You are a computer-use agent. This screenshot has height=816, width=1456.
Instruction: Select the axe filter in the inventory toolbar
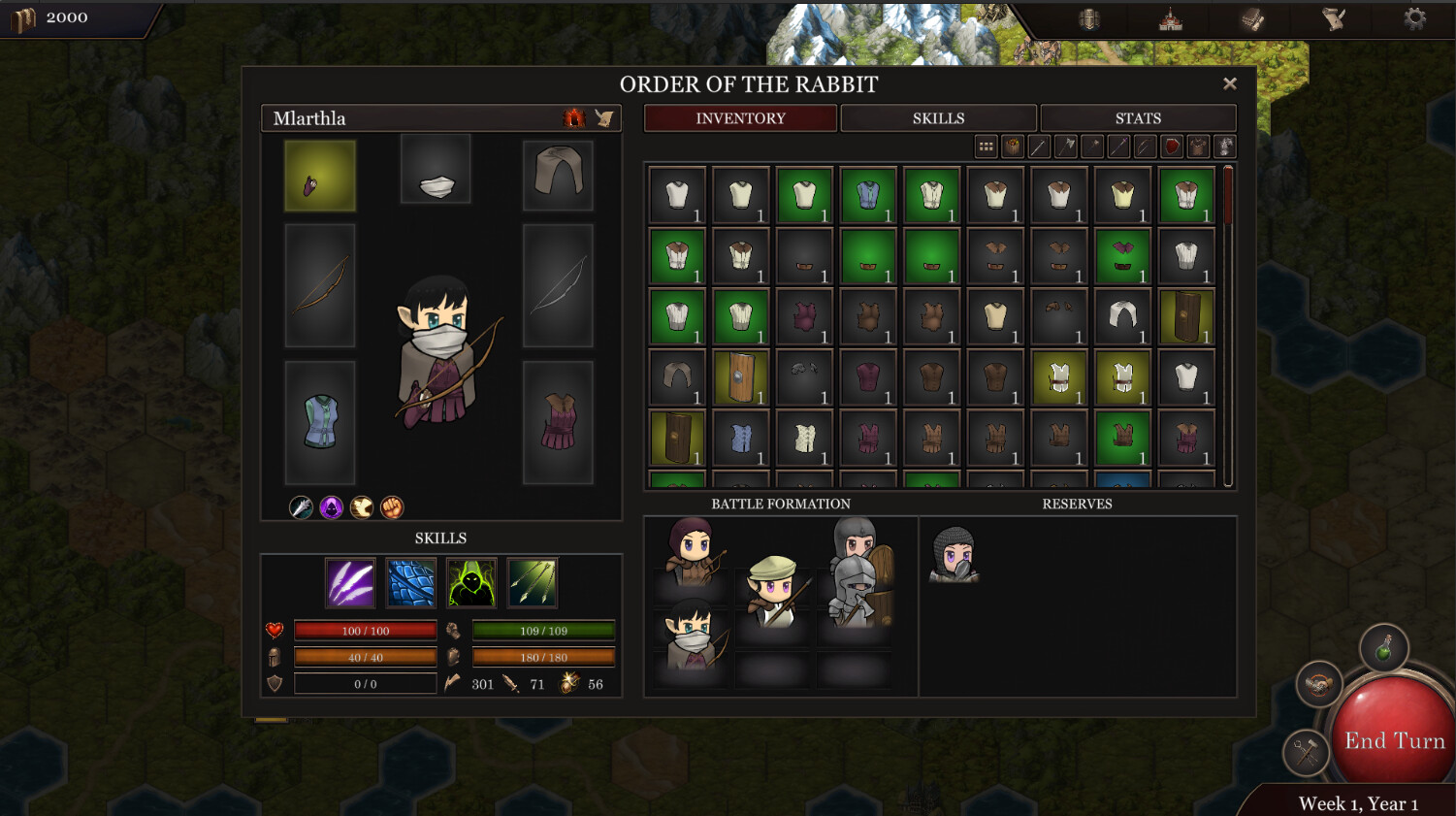point(1066,147)
